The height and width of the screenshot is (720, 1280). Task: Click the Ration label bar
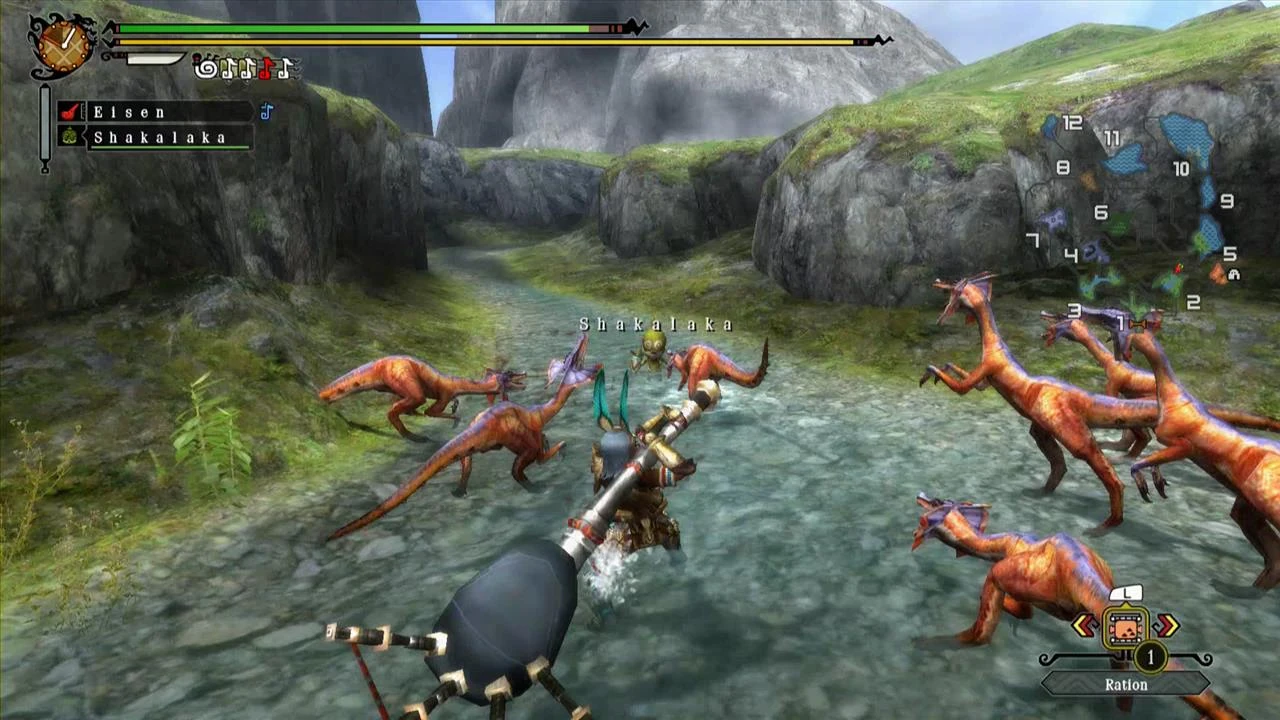point(1127,684)
